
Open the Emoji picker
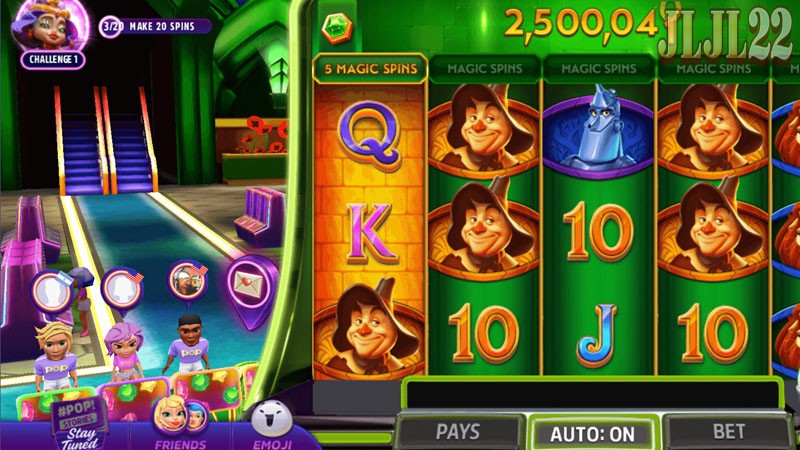coord(271,424)
